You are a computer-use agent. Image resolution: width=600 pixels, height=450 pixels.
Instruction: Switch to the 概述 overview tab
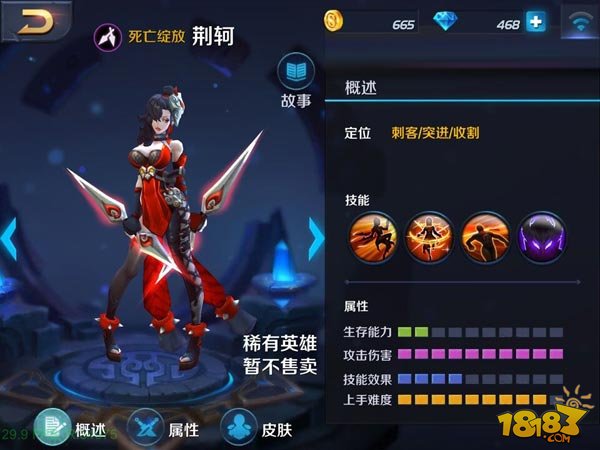click(71, 428)
